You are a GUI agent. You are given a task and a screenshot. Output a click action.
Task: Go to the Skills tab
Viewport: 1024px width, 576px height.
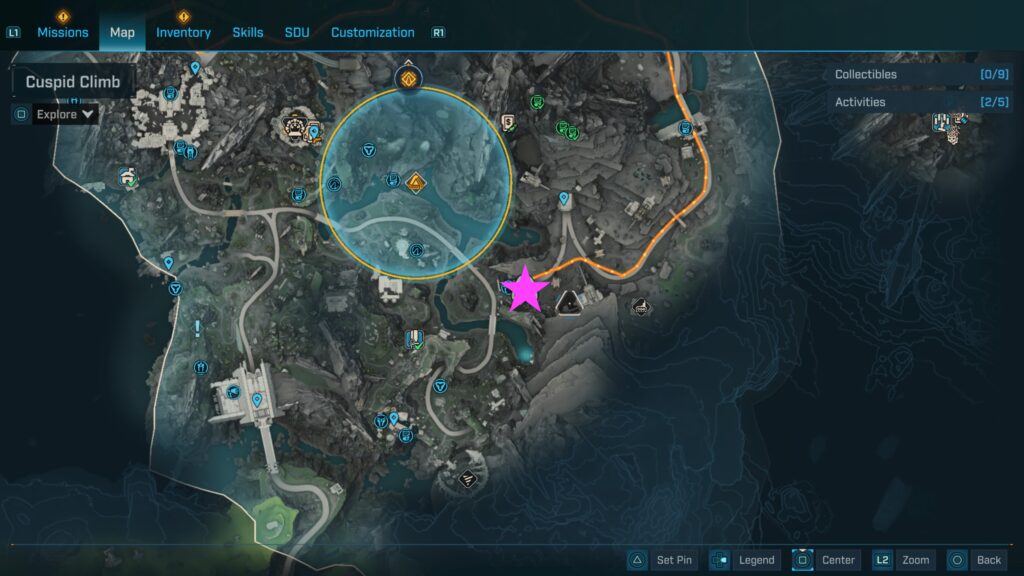tap(248, 32)
